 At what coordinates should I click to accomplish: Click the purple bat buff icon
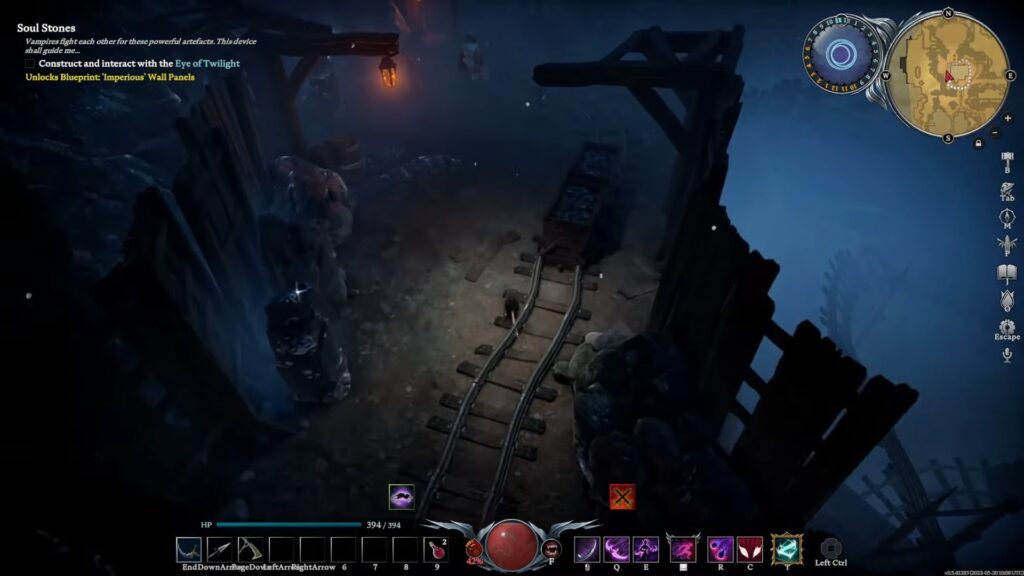(402, 496)
